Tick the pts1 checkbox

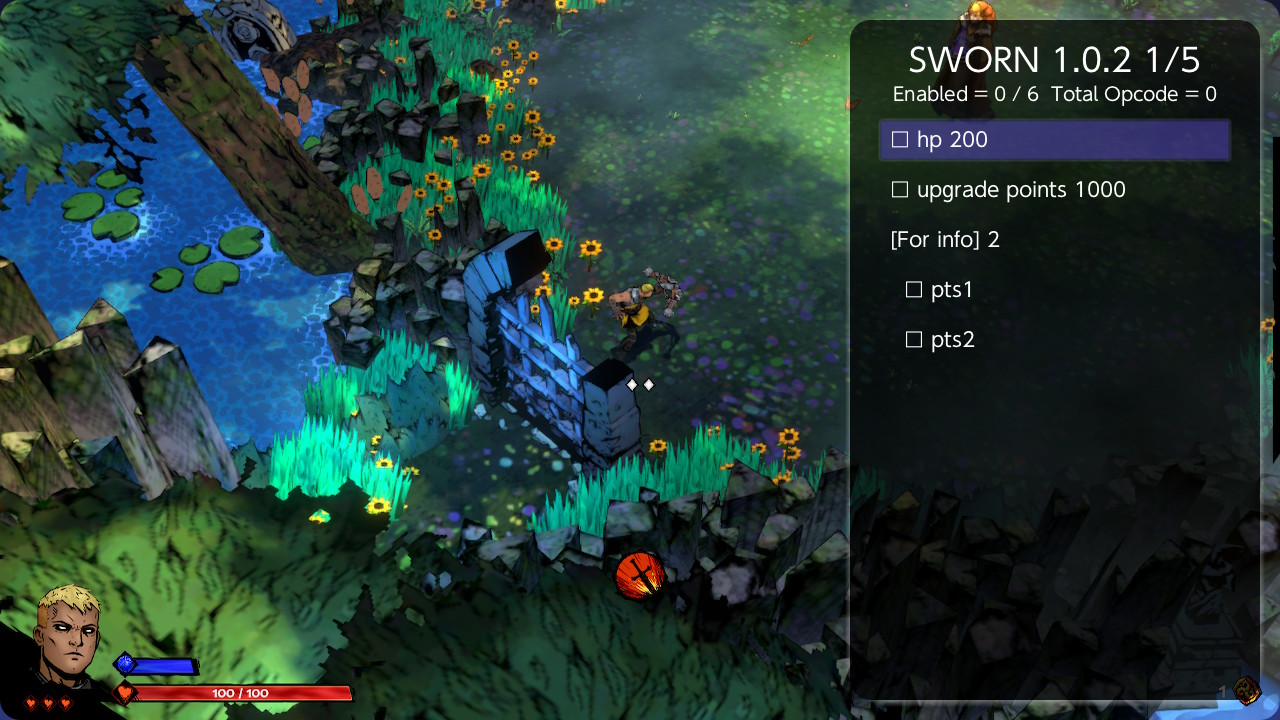click(913, 289)
